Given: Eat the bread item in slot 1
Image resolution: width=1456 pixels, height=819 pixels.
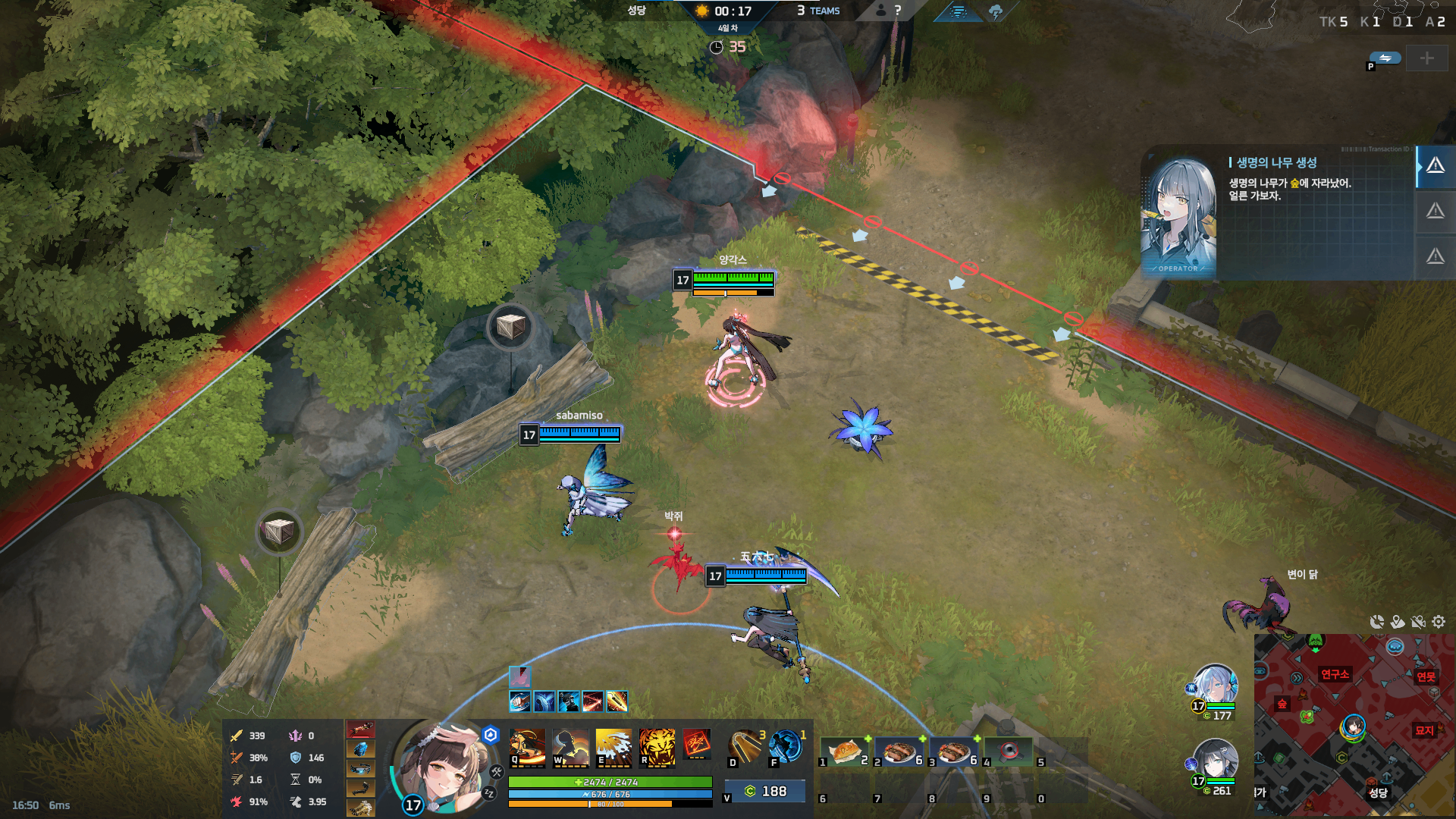Looking at the screenshot, I should (x=844, y=752).
